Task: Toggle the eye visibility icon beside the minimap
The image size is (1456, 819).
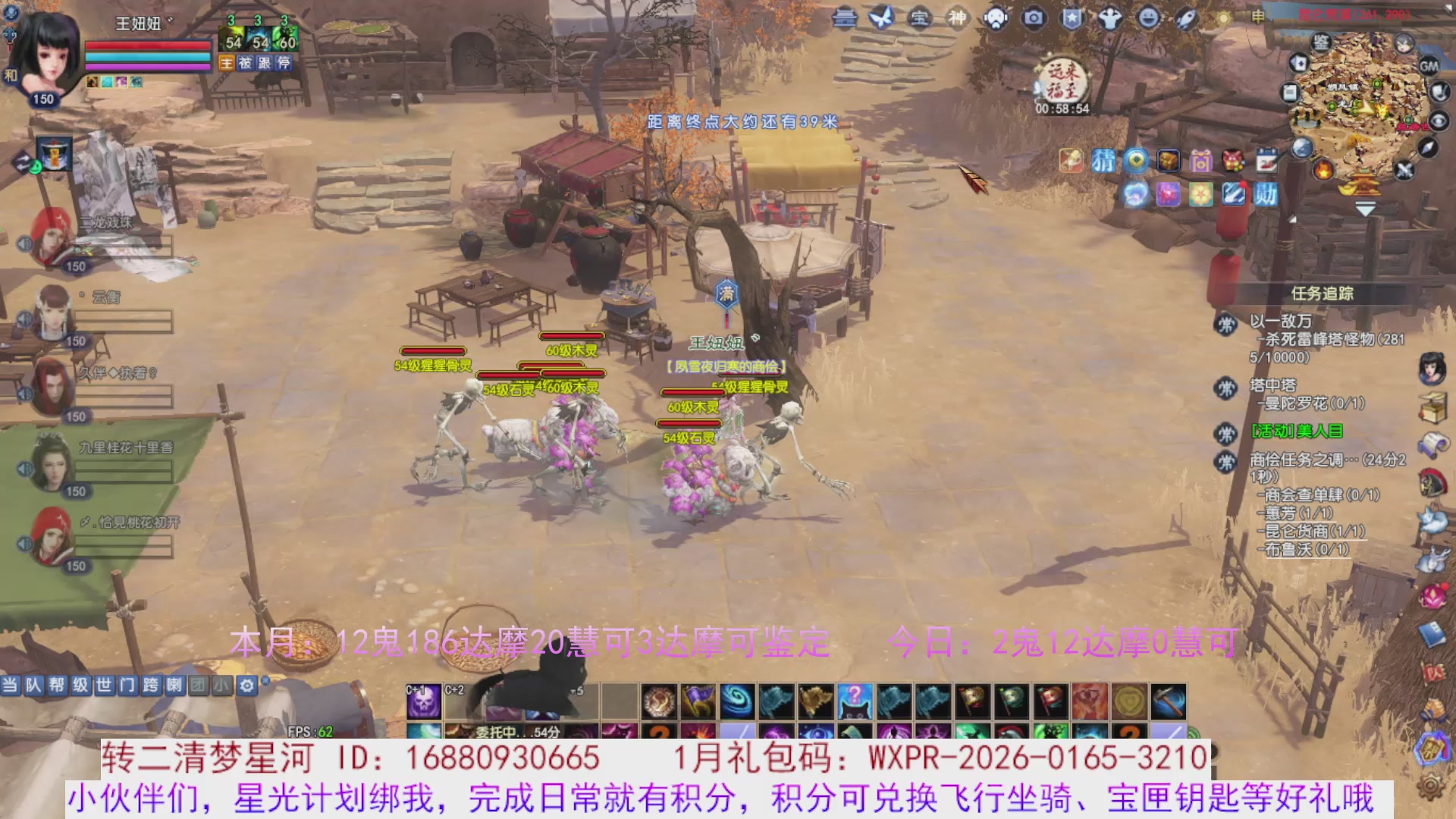Action: 1439,120
